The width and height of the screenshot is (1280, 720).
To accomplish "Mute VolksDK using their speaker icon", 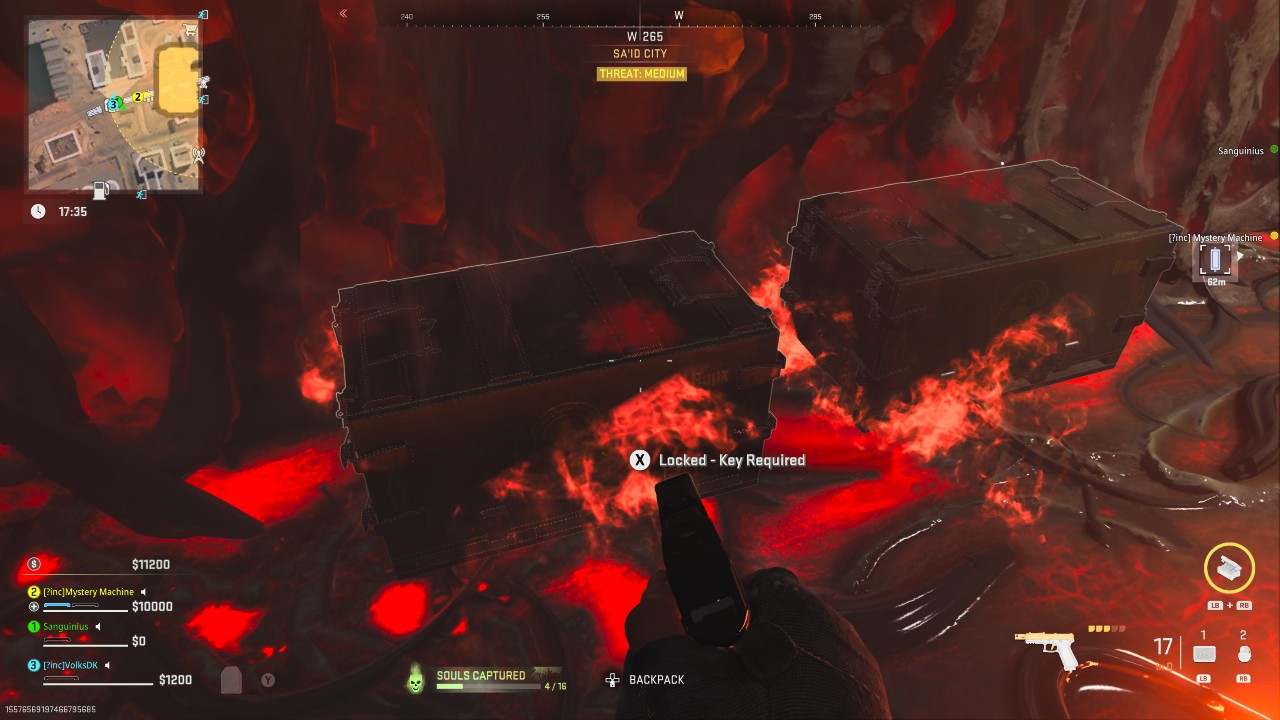I will pos(107,666).
